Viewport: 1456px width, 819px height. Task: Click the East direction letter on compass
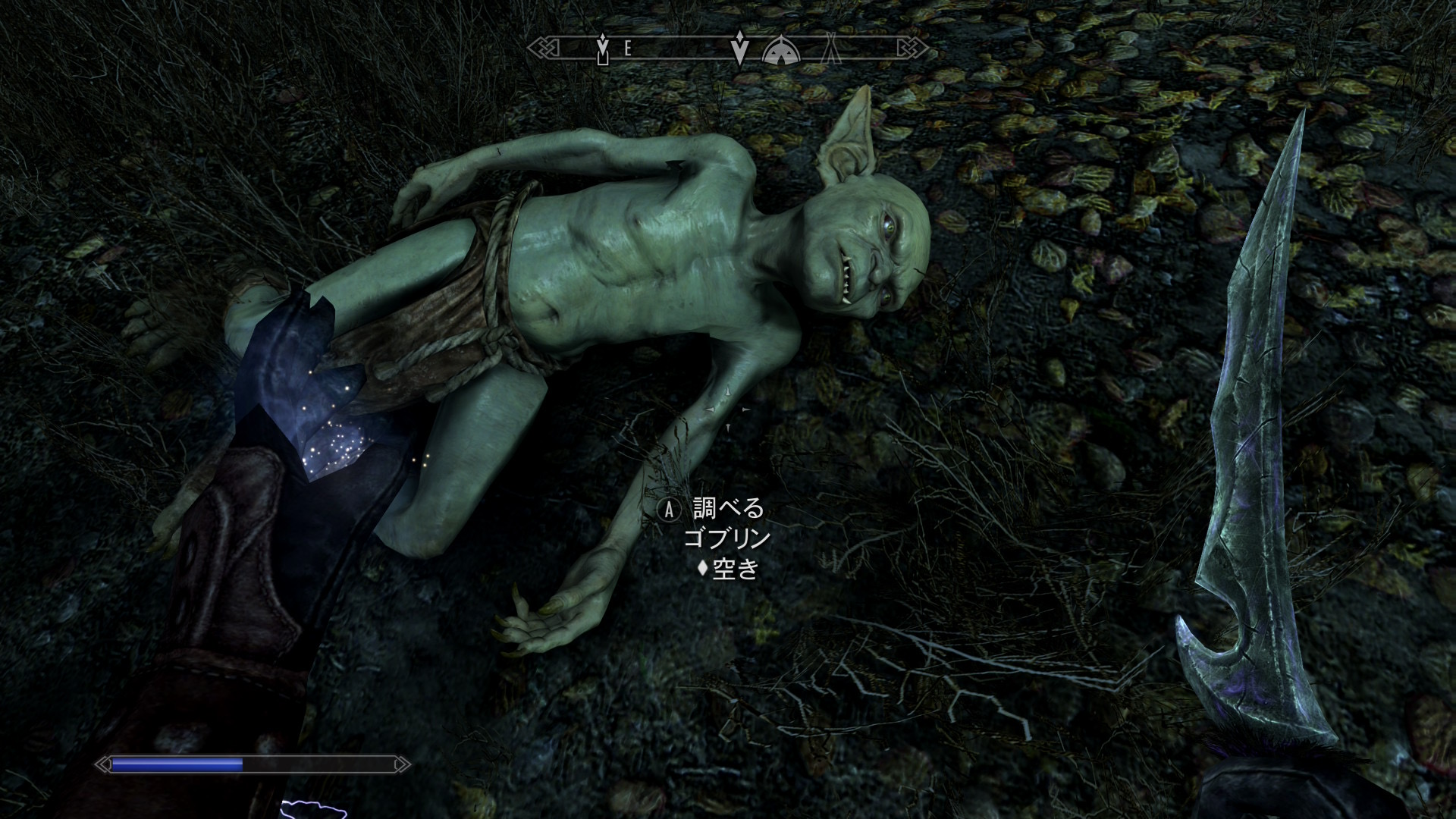point(628,49)
